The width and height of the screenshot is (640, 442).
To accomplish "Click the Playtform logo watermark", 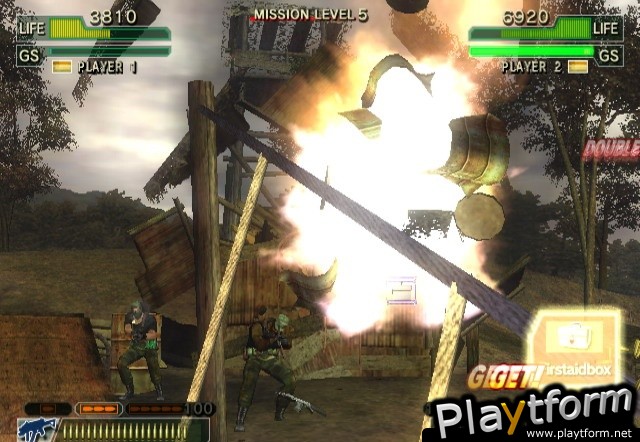I will pyautogui.click(x=533, y=410).
